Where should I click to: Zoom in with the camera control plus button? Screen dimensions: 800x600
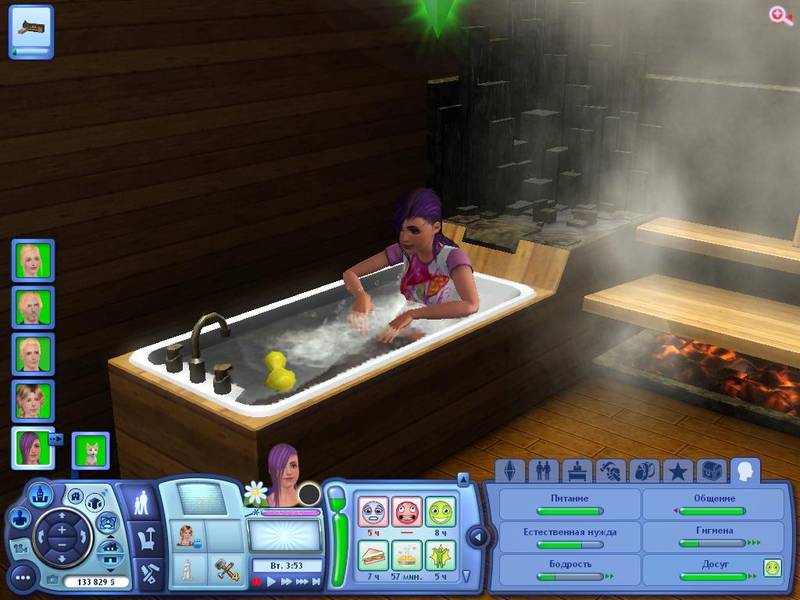(61, 529)
